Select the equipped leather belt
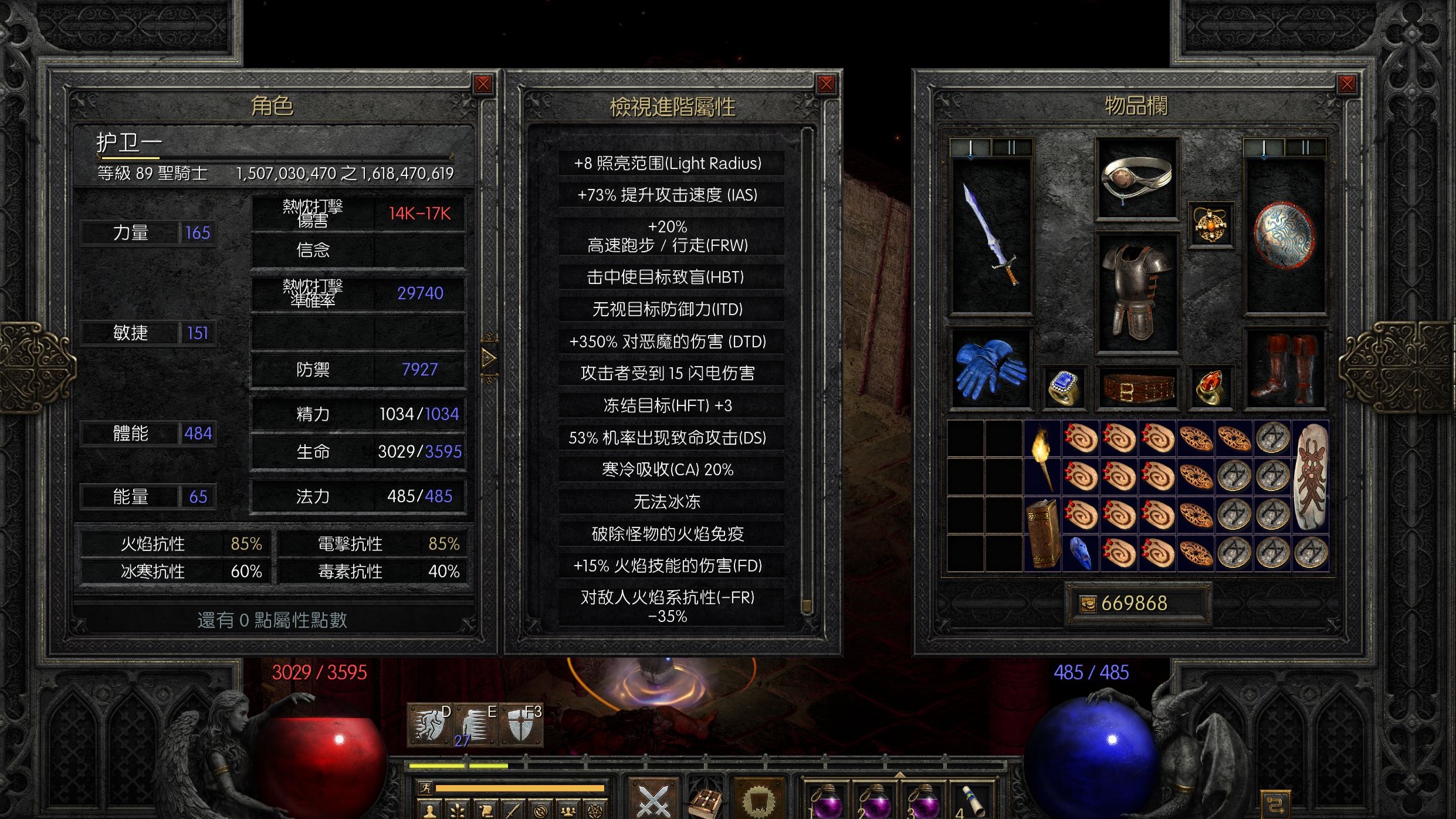 click(1137, 388)
